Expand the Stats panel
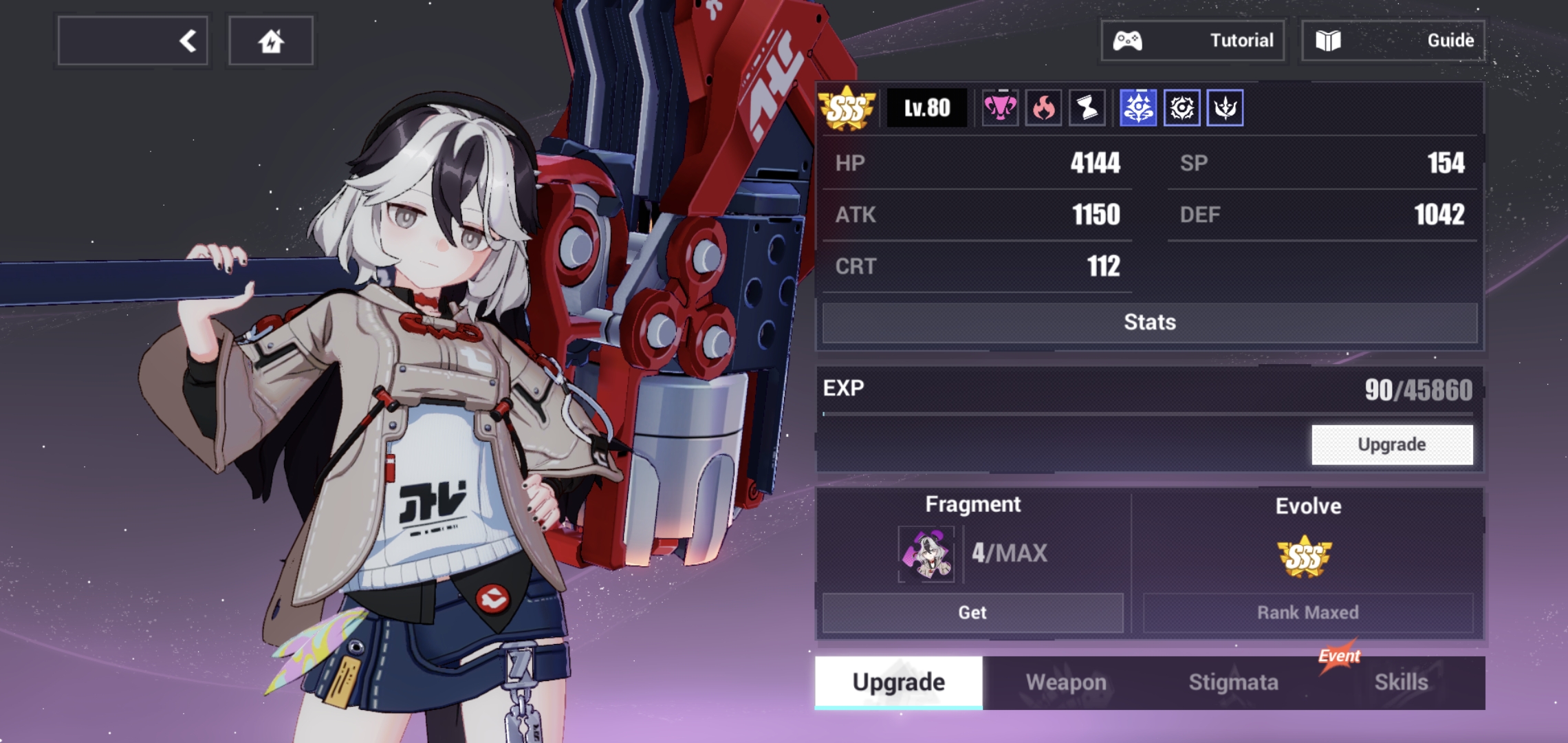 (x=1150, y=321)
